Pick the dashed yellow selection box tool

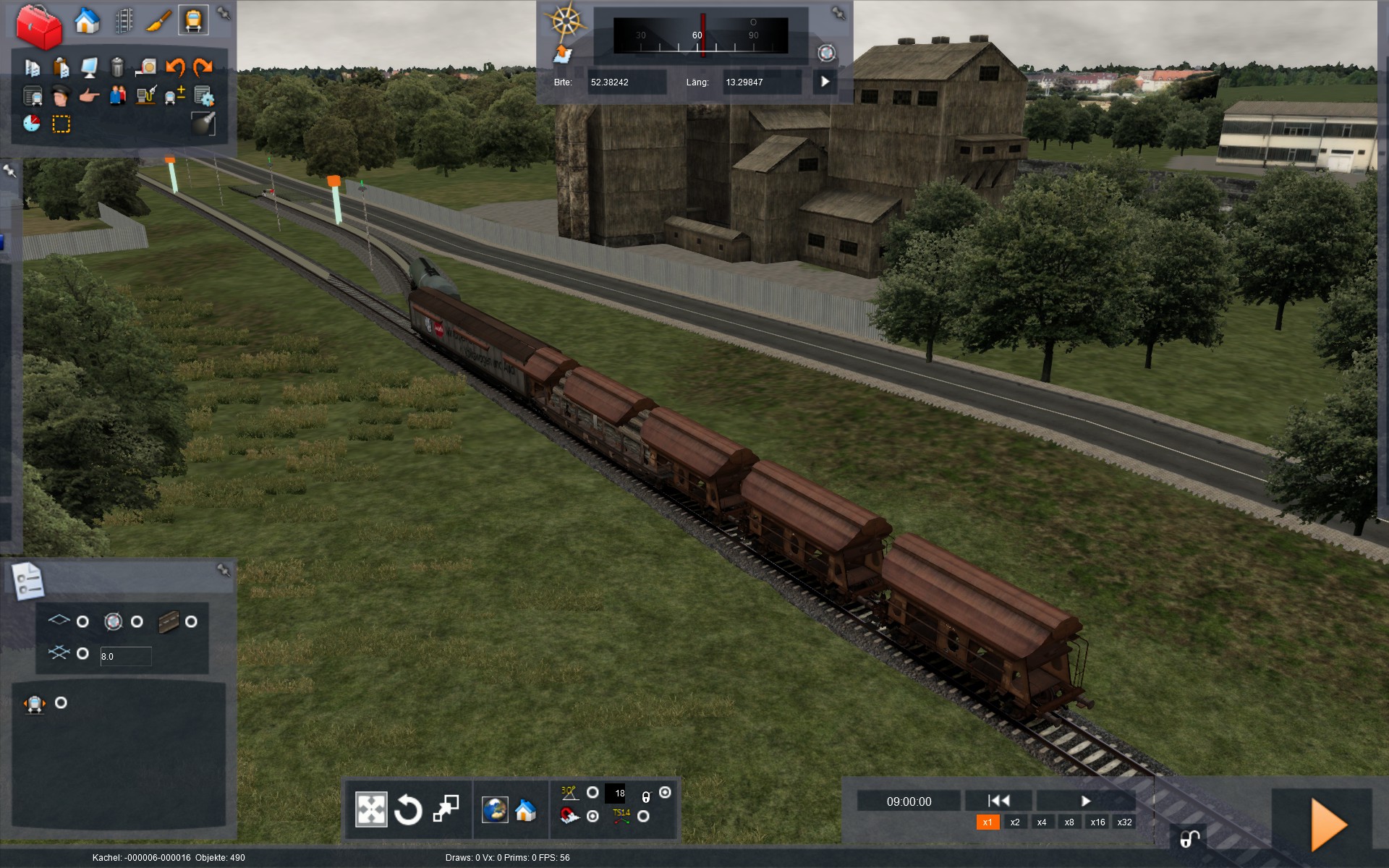point(61,124)
